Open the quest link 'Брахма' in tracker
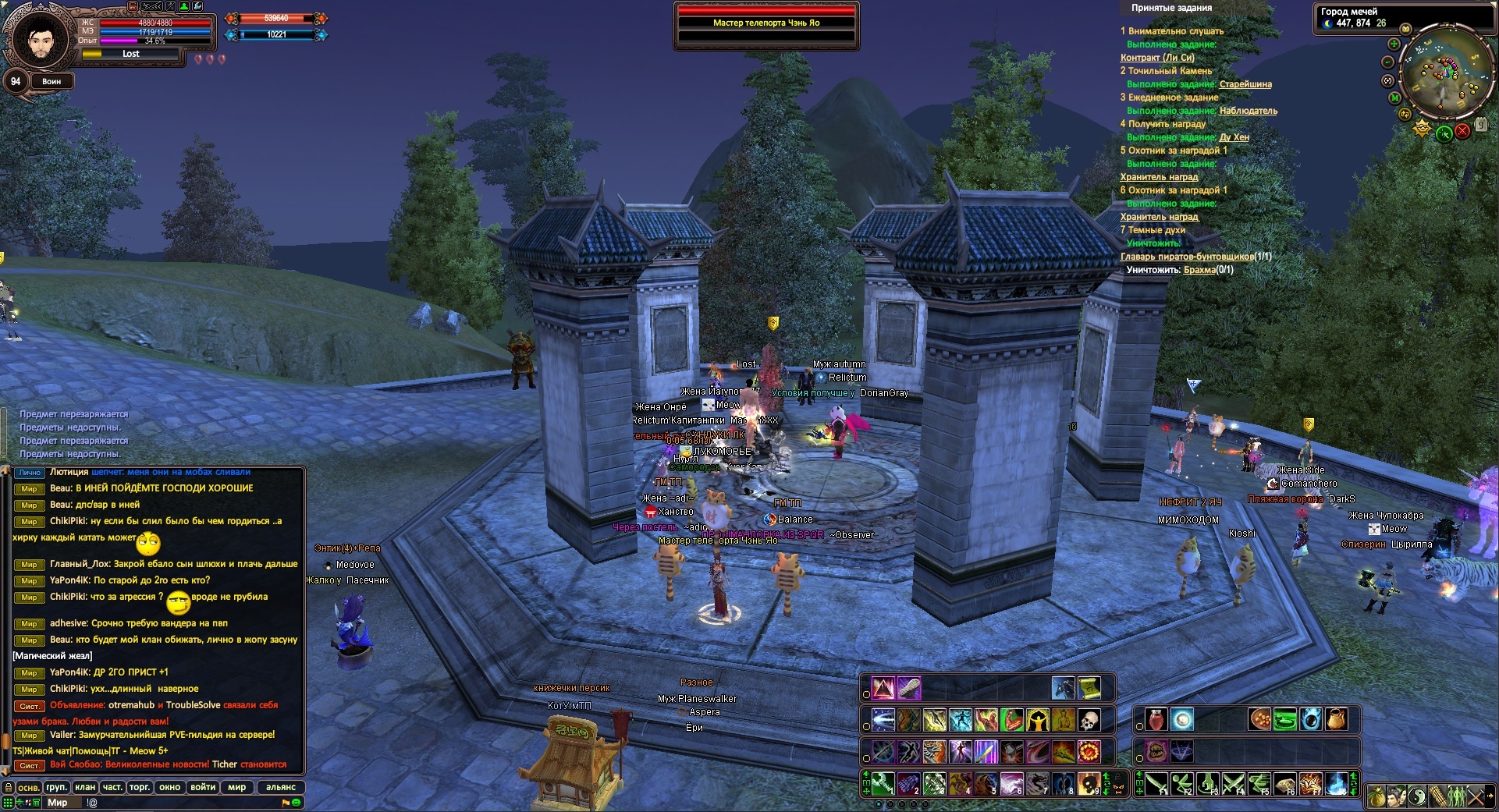Screen dimensions: 1499x812 (1199, 270)
